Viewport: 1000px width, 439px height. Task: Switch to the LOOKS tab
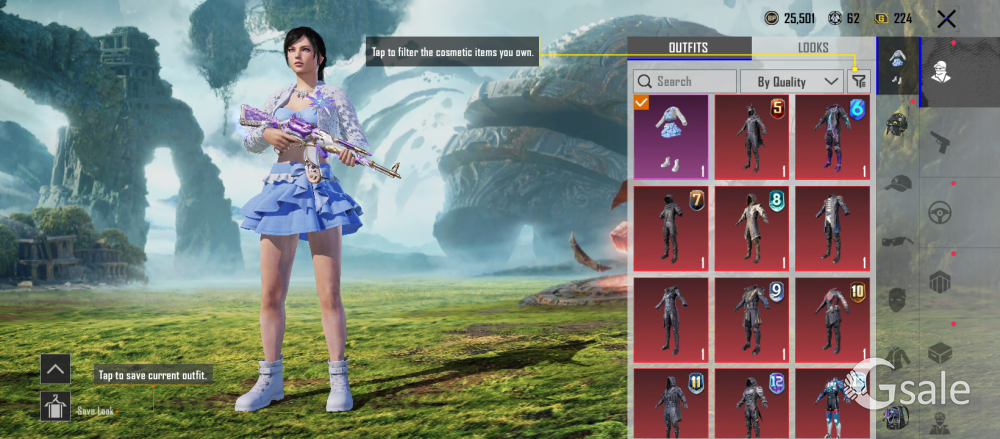[x=813, y=48]
